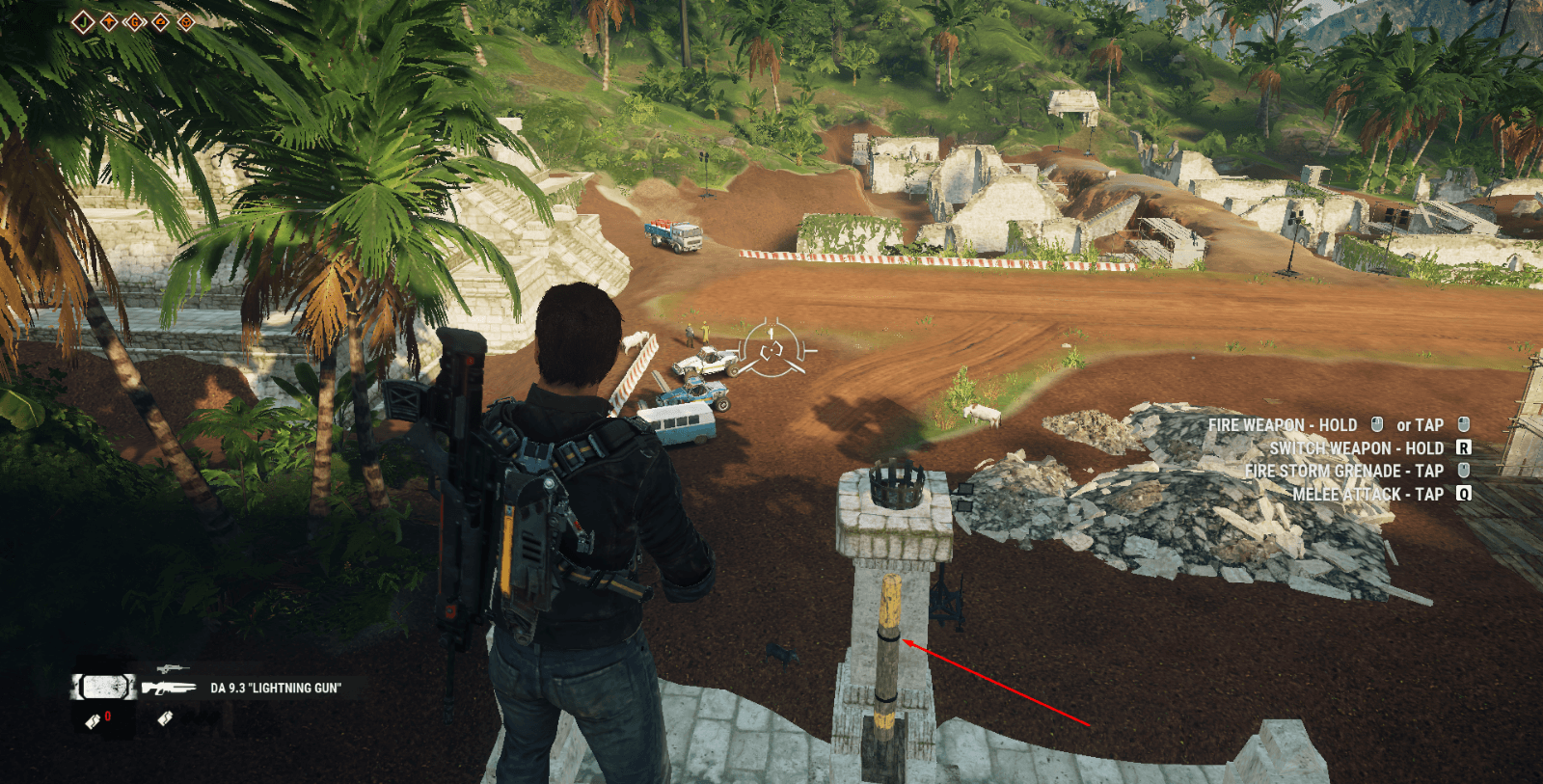Click the helmet diamond icon in the HUD

click(x=160, y=21)
